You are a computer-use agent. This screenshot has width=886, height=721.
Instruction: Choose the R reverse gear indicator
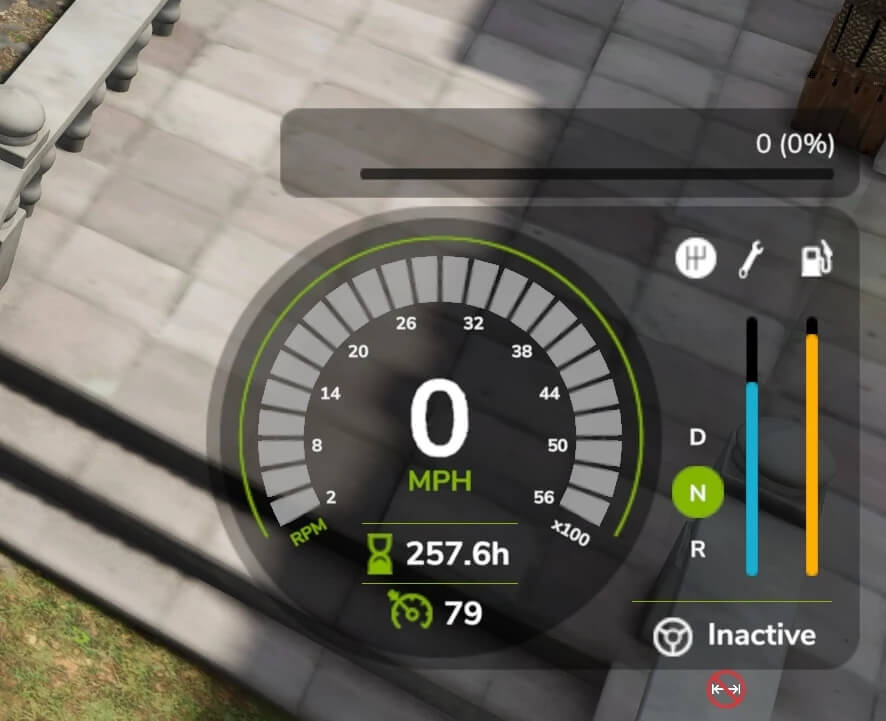click(698, 549)
